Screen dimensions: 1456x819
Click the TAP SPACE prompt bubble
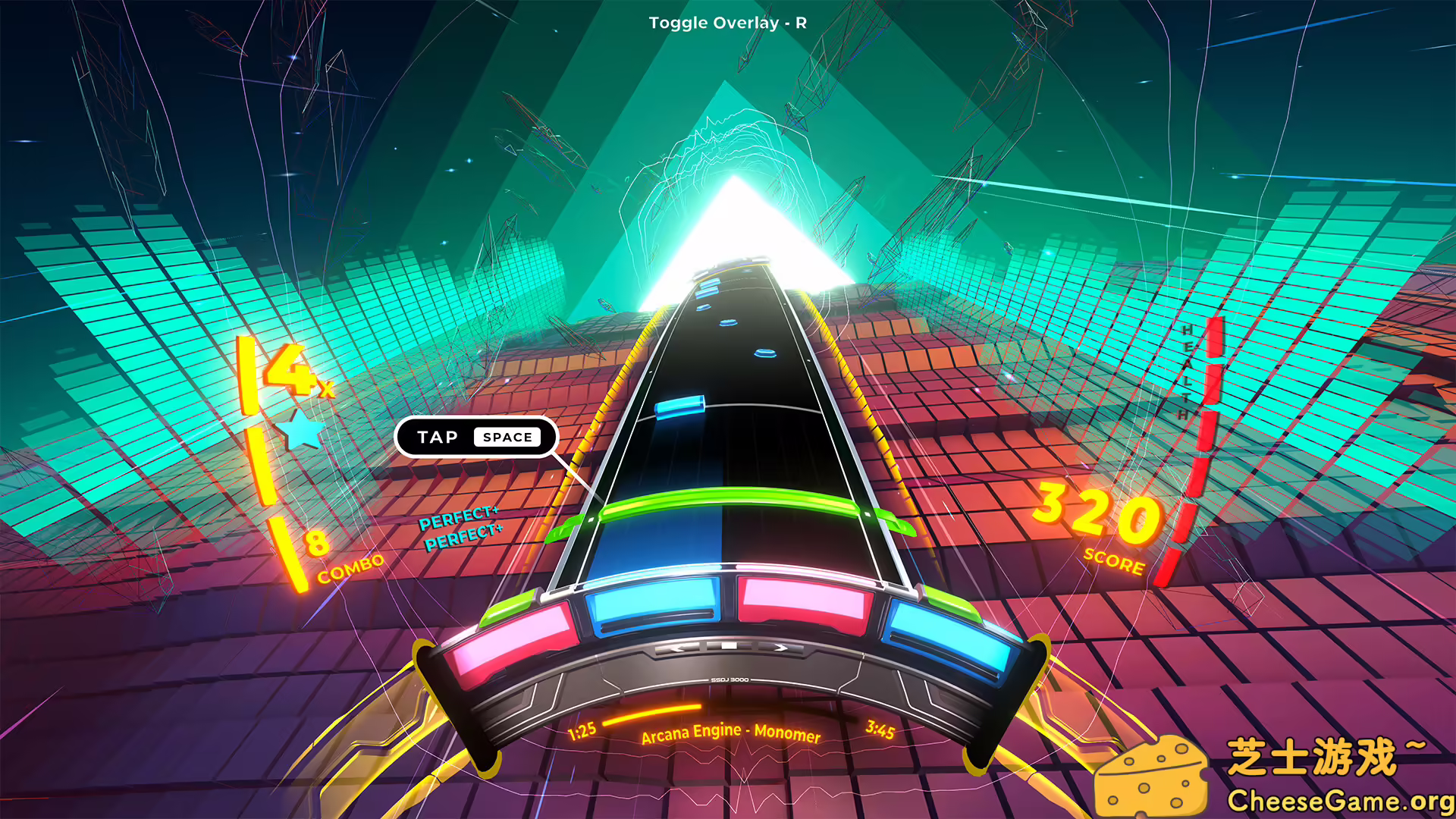pos(476,438)
